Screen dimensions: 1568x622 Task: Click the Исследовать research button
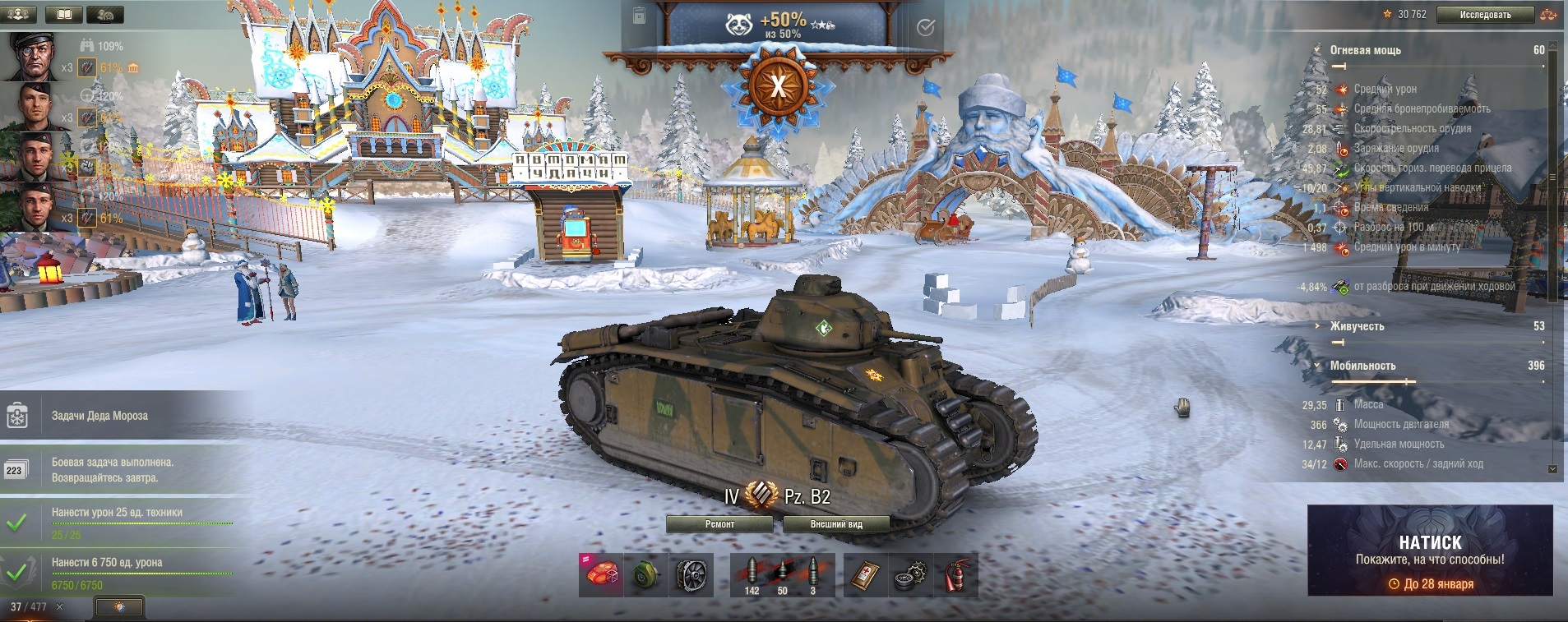(x=1485, y=15)
